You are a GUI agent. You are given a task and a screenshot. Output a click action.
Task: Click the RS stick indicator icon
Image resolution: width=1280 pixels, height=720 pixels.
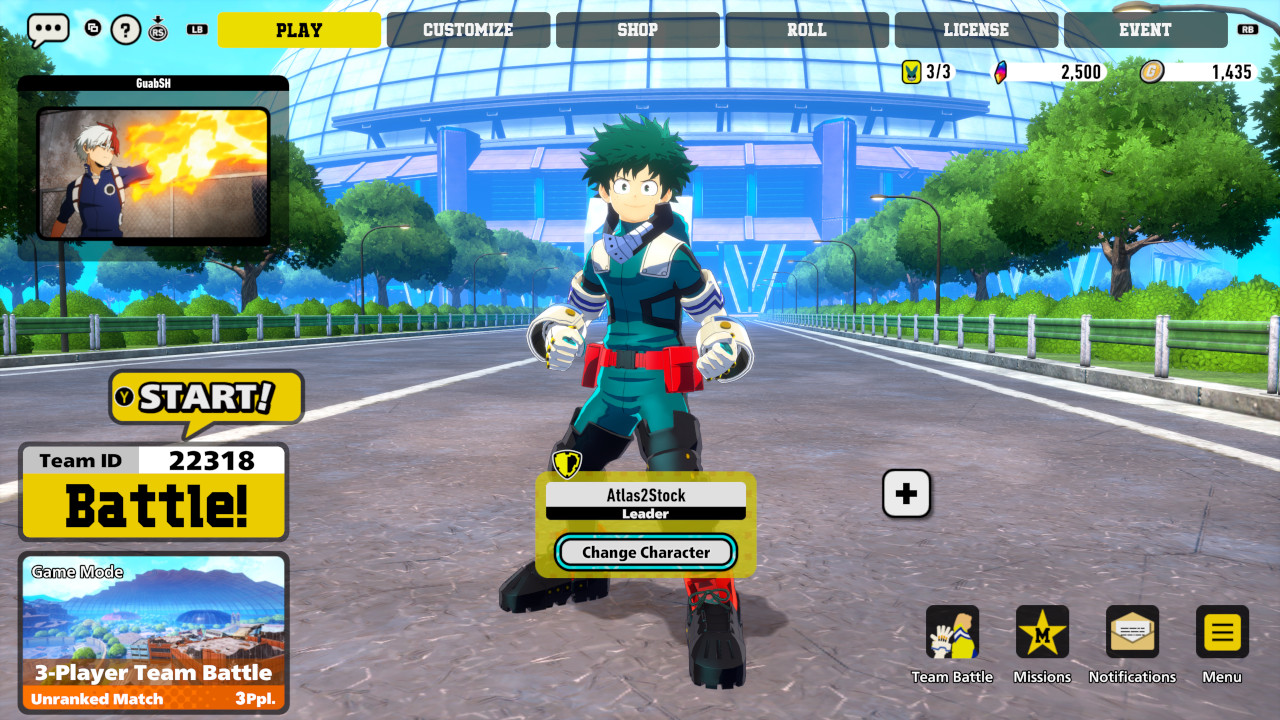[158, 30]
